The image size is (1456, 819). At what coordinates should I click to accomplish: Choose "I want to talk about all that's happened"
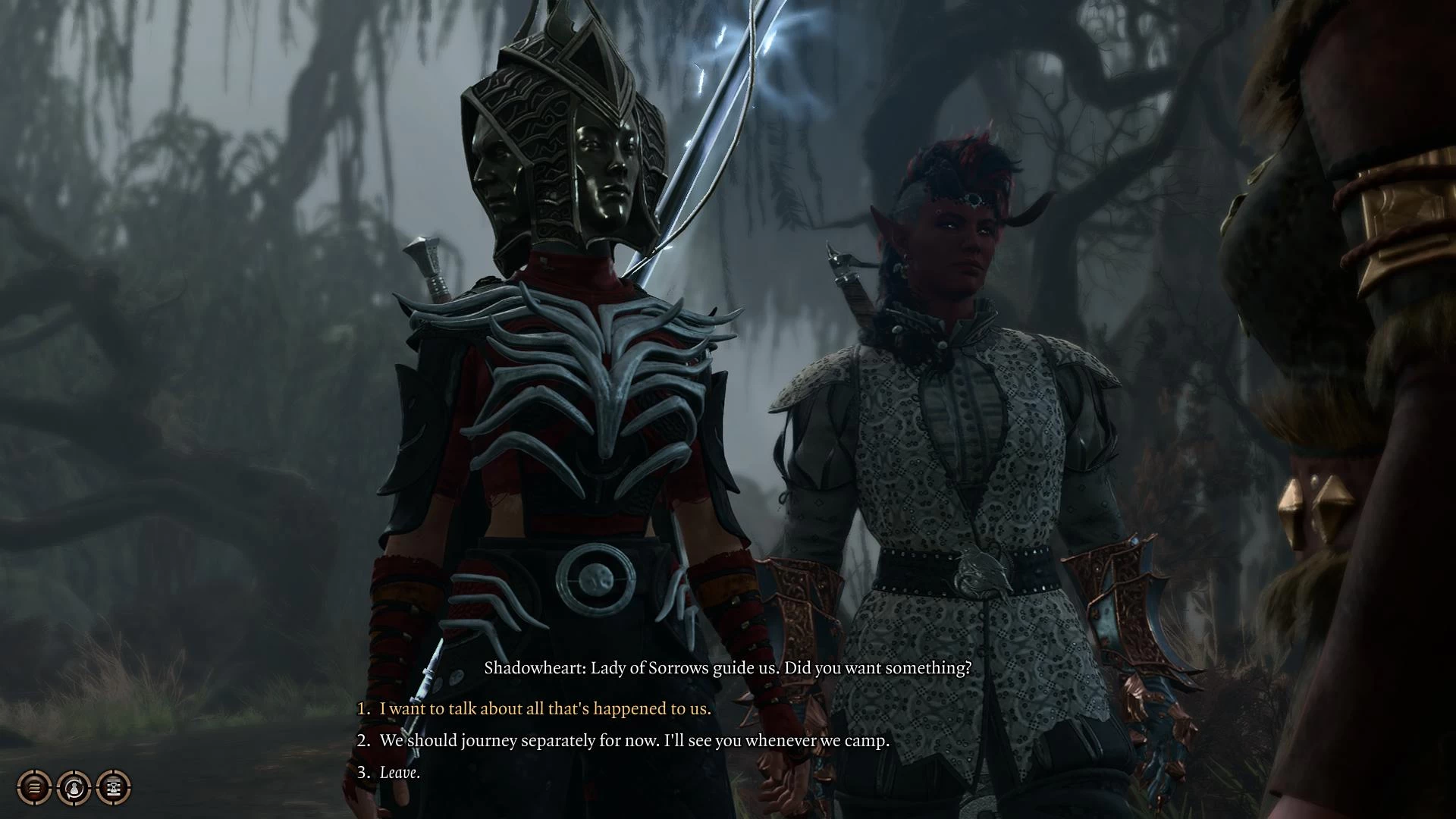(x=544, y=709)
